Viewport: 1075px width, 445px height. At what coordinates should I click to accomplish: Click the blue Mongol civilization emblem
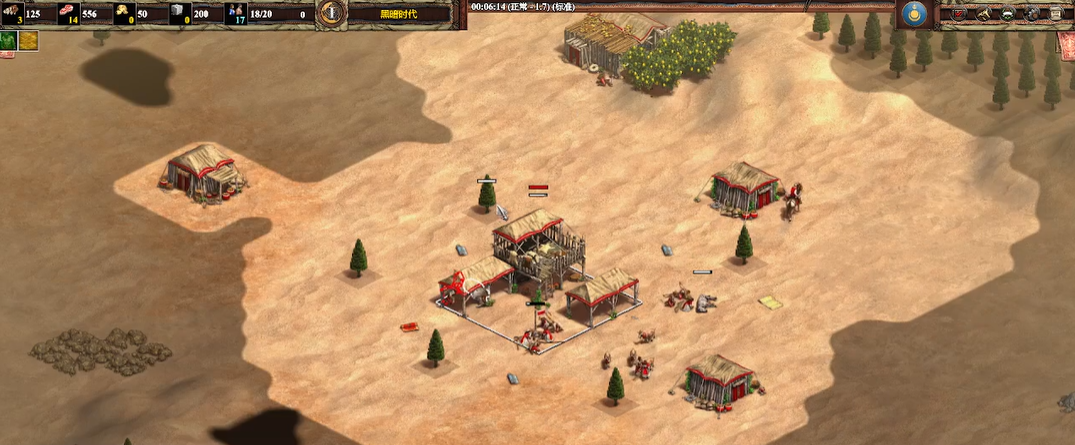[912, 14]
